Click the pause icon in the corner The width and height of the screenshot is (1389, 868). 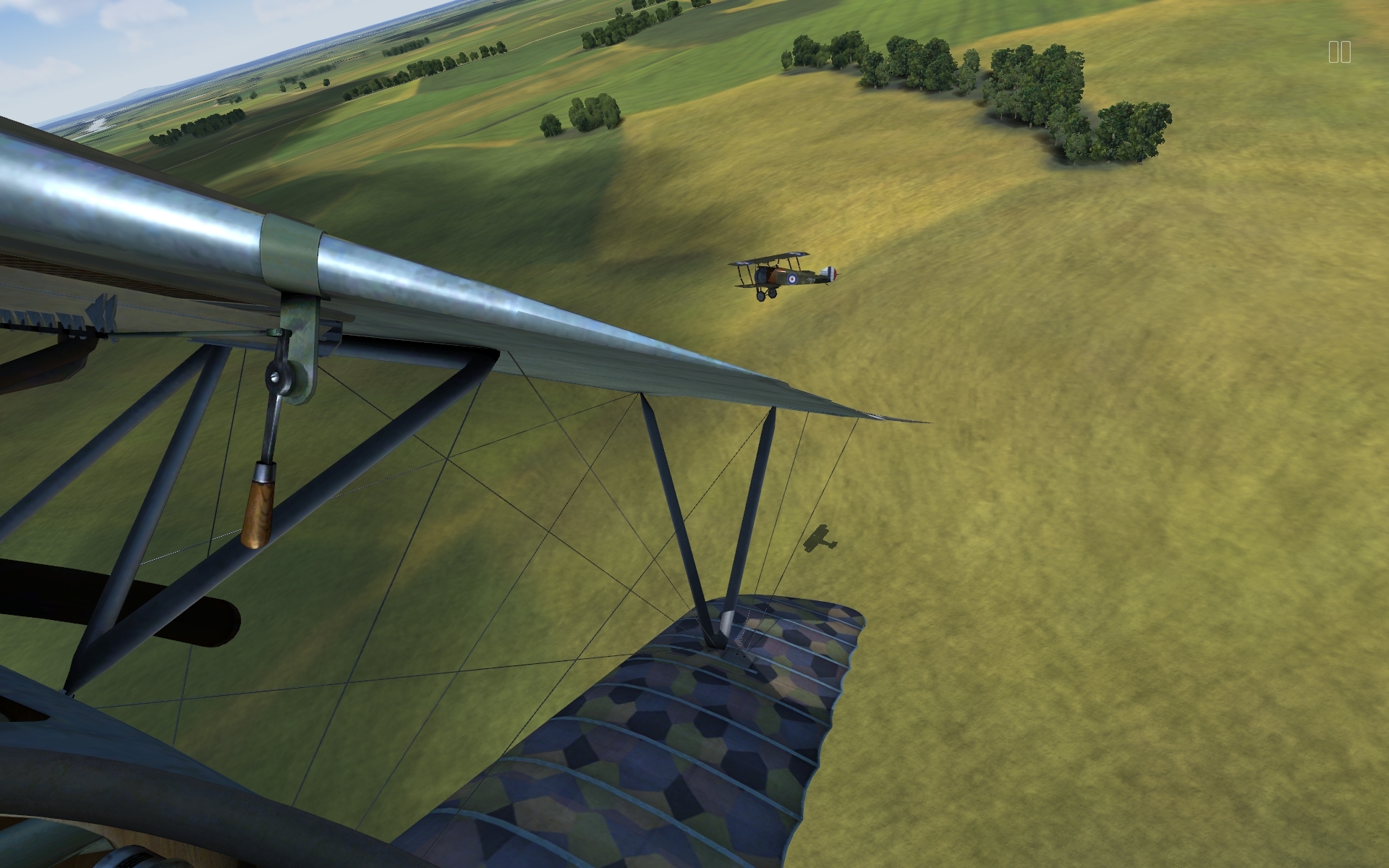(1339, 52)
